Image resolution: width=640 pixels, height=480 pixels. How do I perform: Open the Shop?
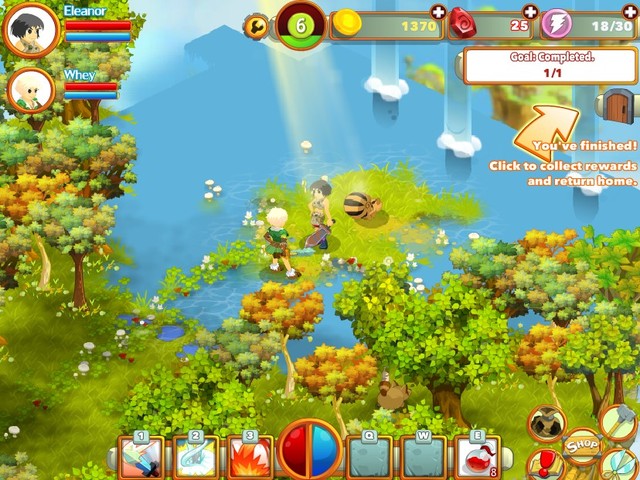point(582,446)
